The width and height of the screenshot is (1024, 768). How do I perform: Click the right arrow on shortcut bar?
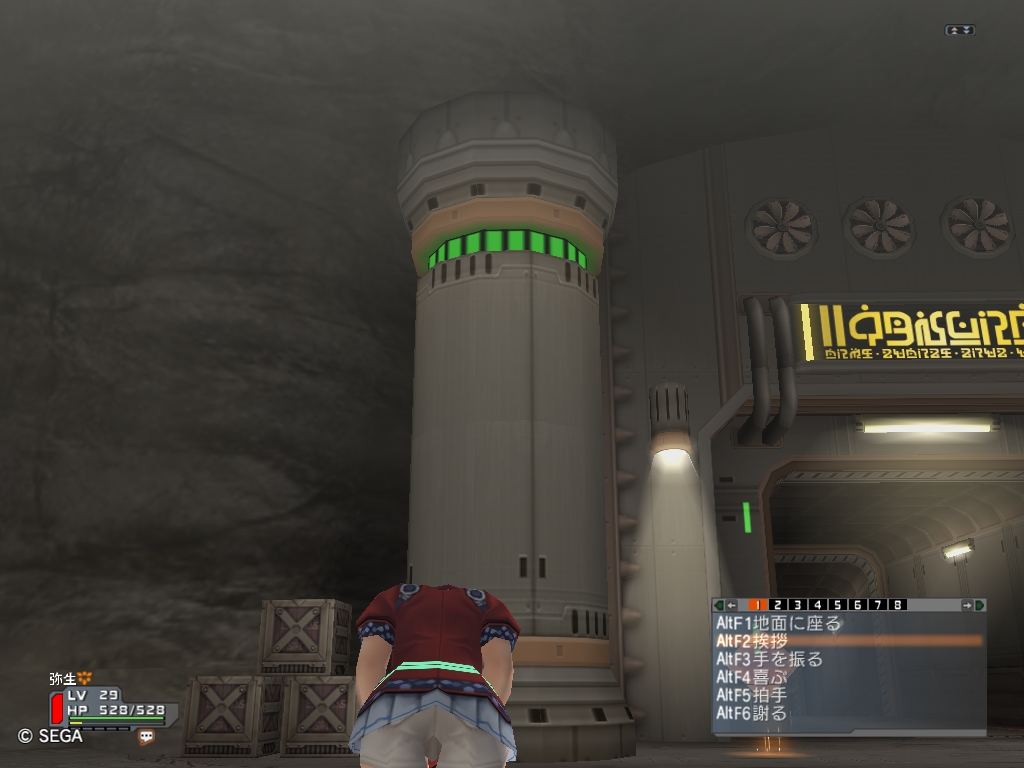click(967, 605)
